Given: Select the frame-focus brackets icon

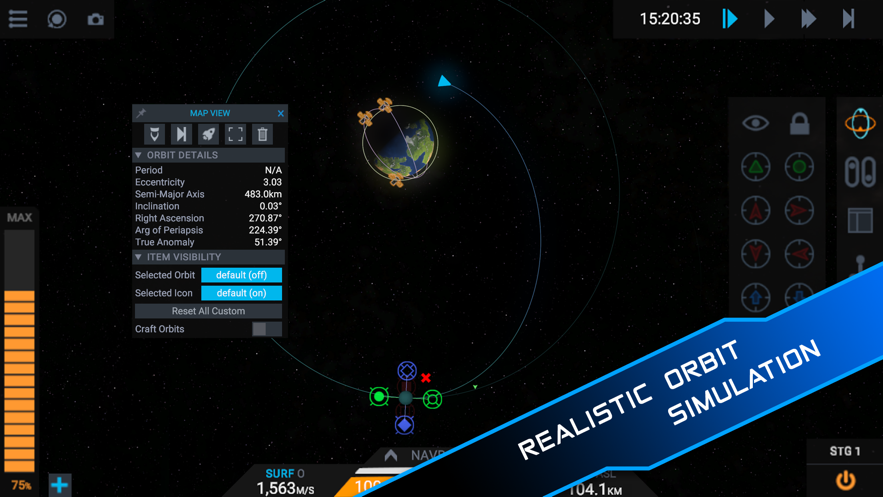Looking at the screenshot, I should point(235,134).
